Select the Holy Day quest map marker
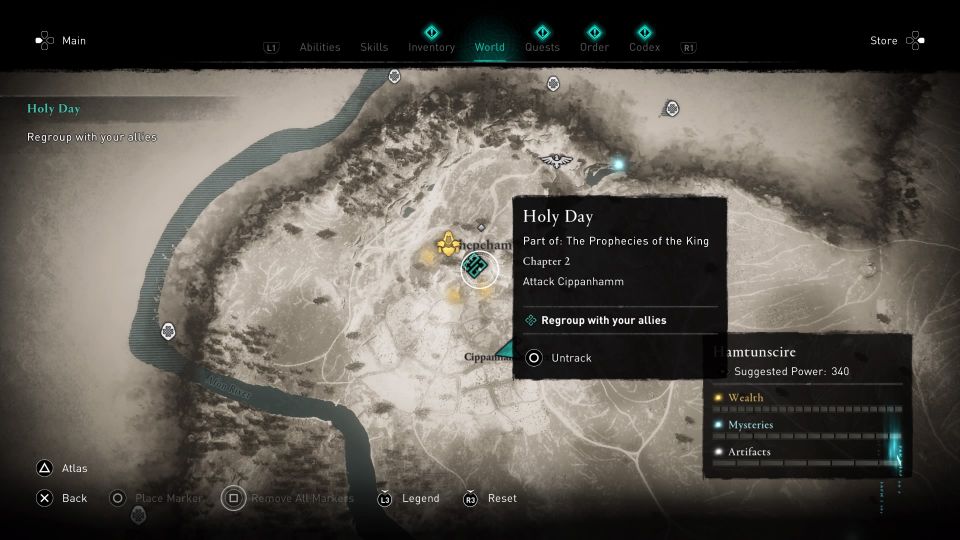960x540 pixels. (x=479, y=267)
